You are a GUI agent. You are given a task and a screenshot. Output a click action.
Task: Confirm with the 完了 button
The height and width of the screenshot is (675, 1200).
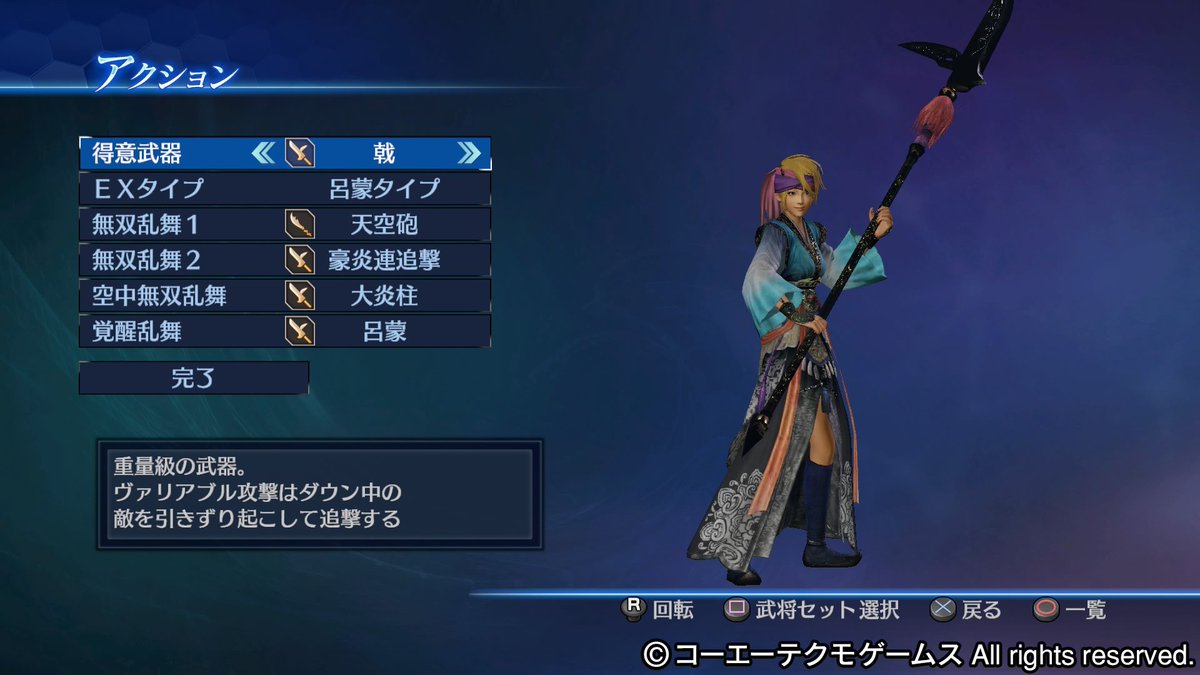point(194,378)
